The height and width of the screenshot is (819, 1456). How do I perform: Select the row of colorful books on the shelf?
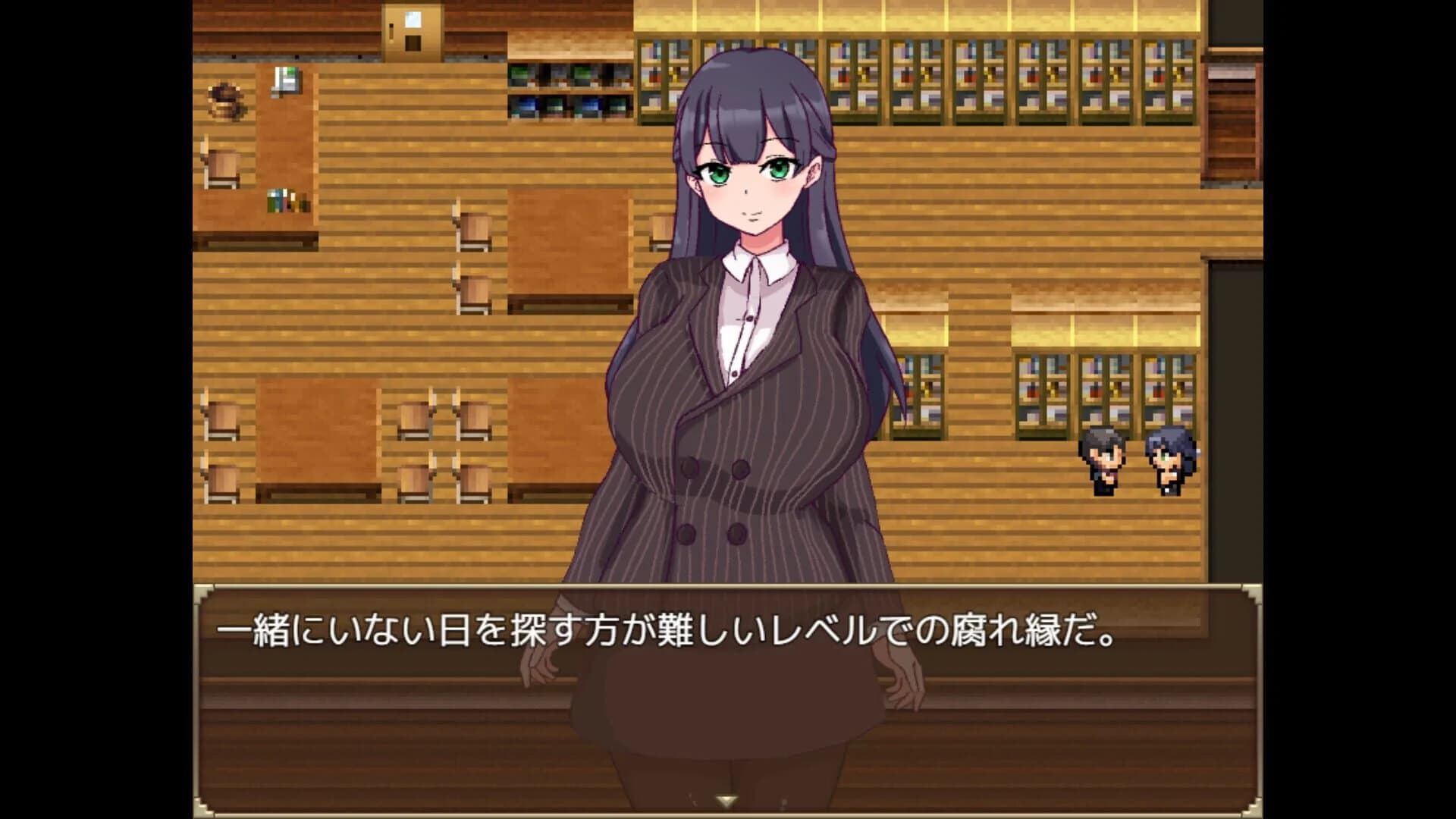tap(986, 76)
